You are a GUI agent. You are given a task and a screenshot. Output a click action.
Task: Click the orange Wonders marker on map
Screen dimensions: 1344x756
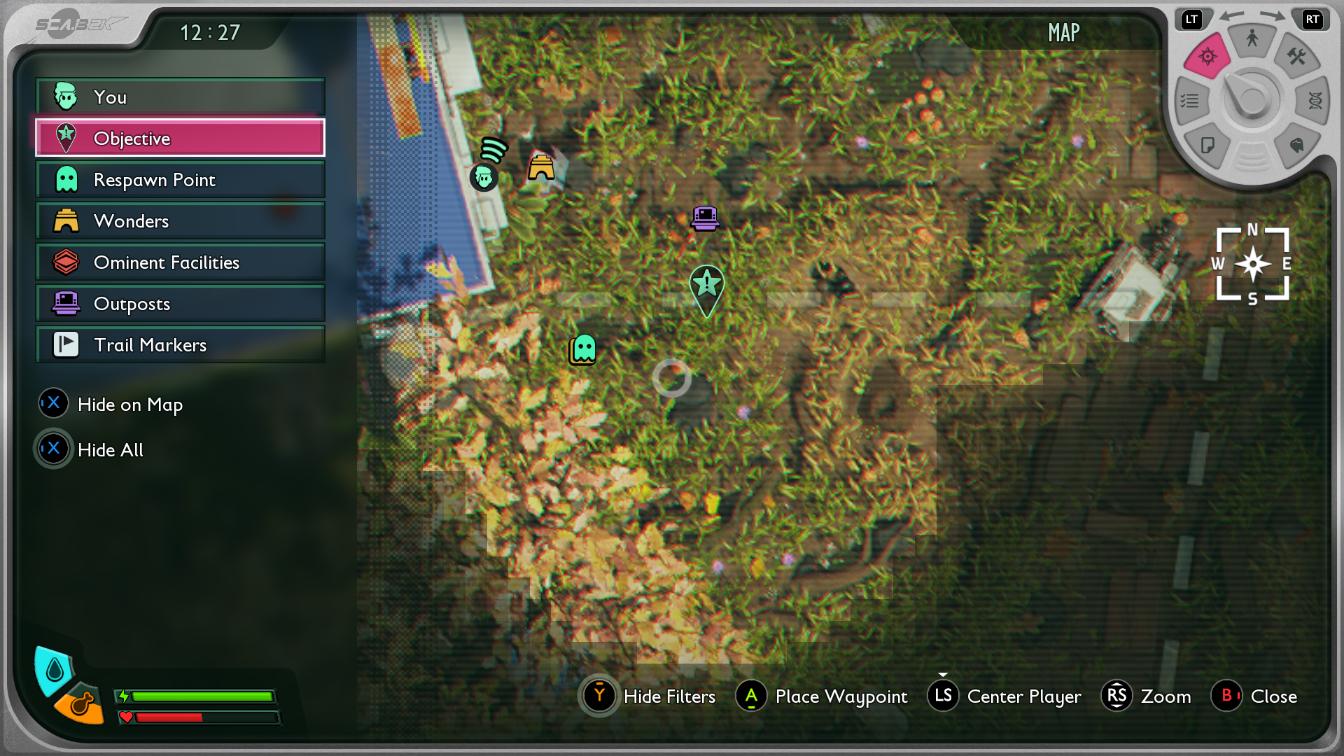click(541, 166)
